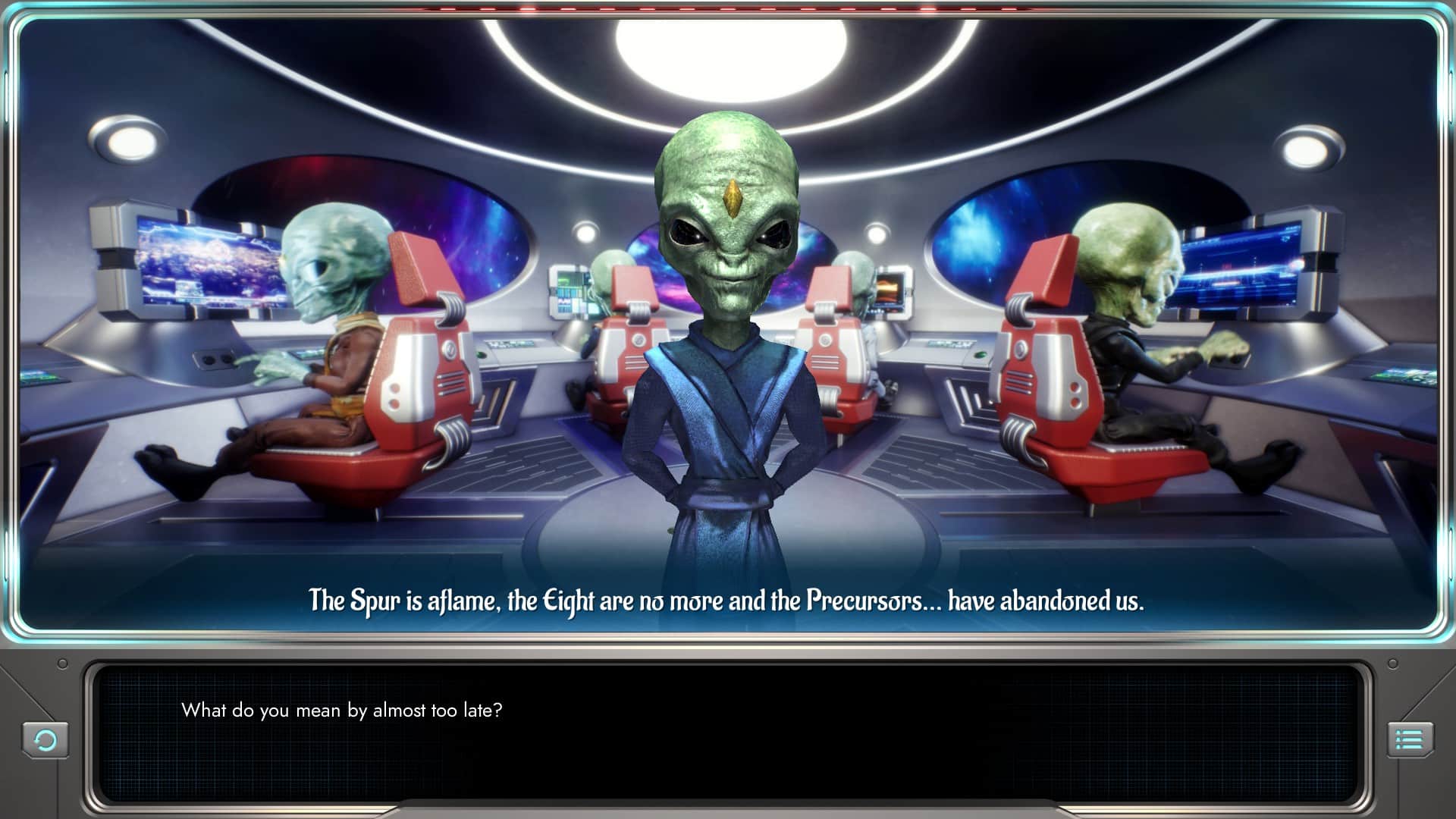
Task: Choose reply "What do you mean by almost too late?"
Action: click(x=341, y=711)
